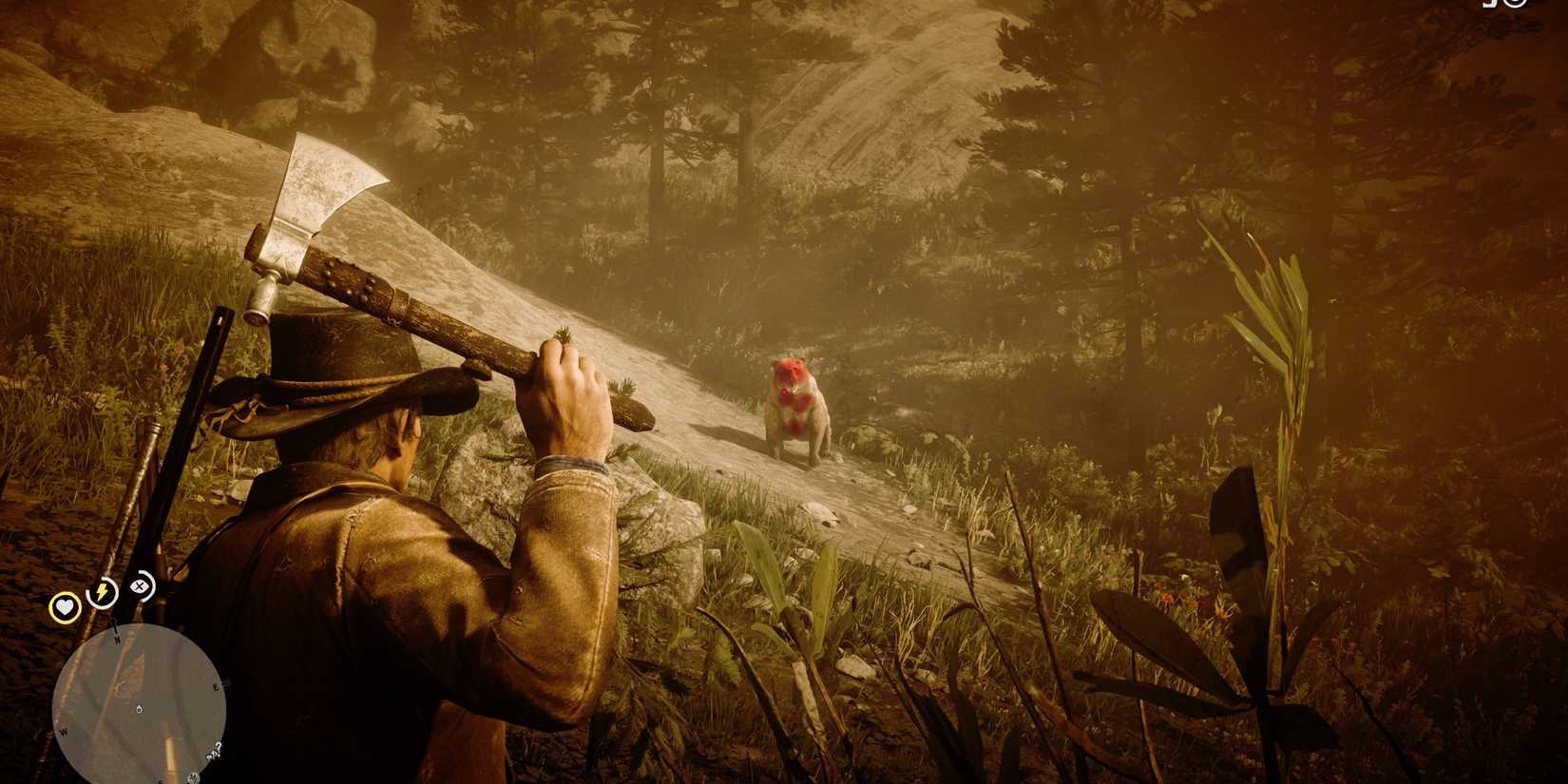Screen dimensions: 1568x784
Task: Click the E compass letter on the minimap
Action: 216,686
